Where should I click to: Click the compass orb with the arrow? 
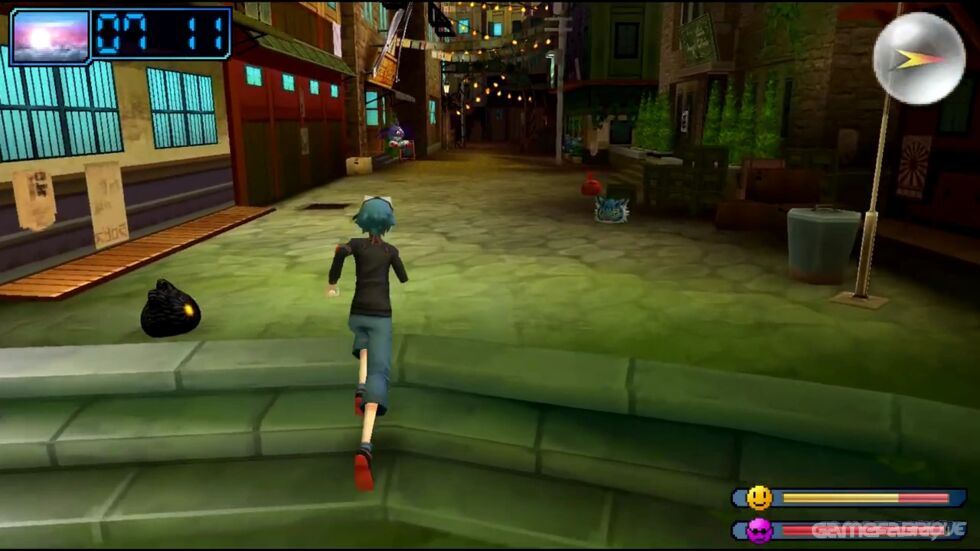[x=918, y=58]
